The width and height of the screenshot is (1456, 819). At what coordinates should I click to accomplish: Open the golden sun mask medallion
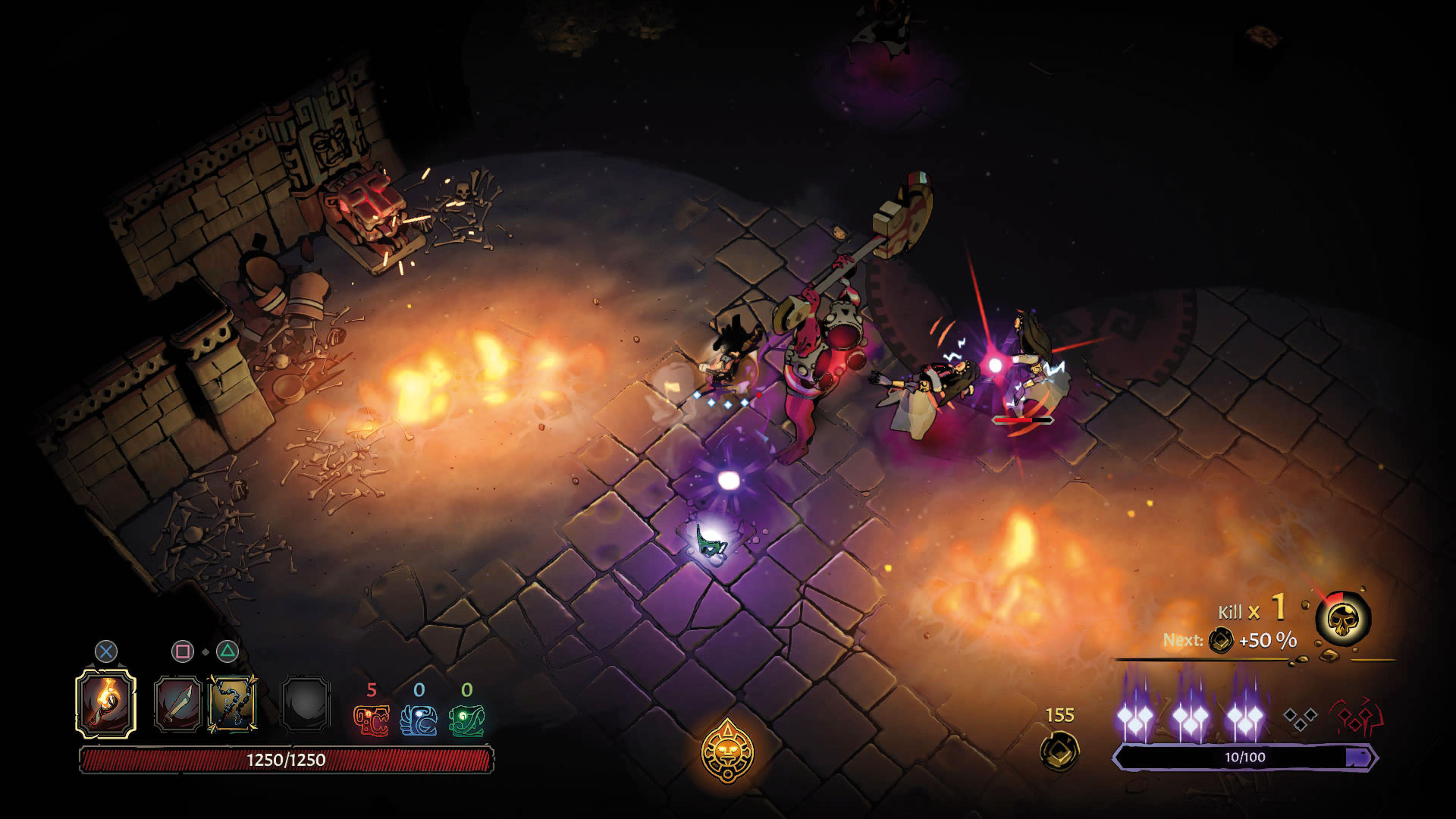click(x=728, y=751)
